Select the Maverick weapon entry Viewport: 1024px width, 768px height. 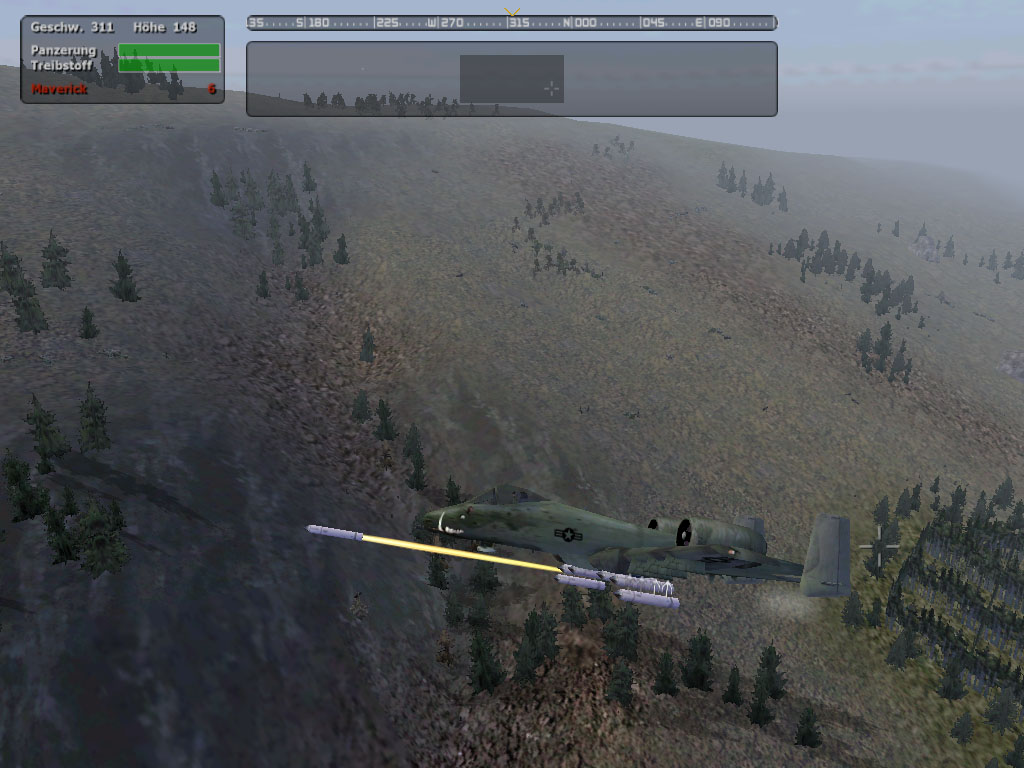(x=60, y=89)
